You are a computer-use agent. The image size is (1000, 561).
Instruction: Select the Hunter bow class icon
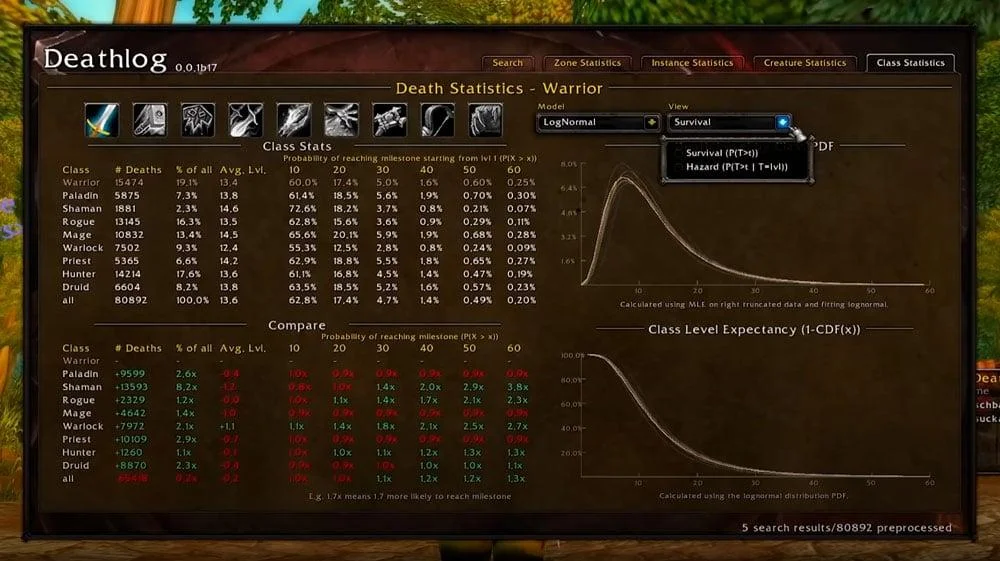437,120
